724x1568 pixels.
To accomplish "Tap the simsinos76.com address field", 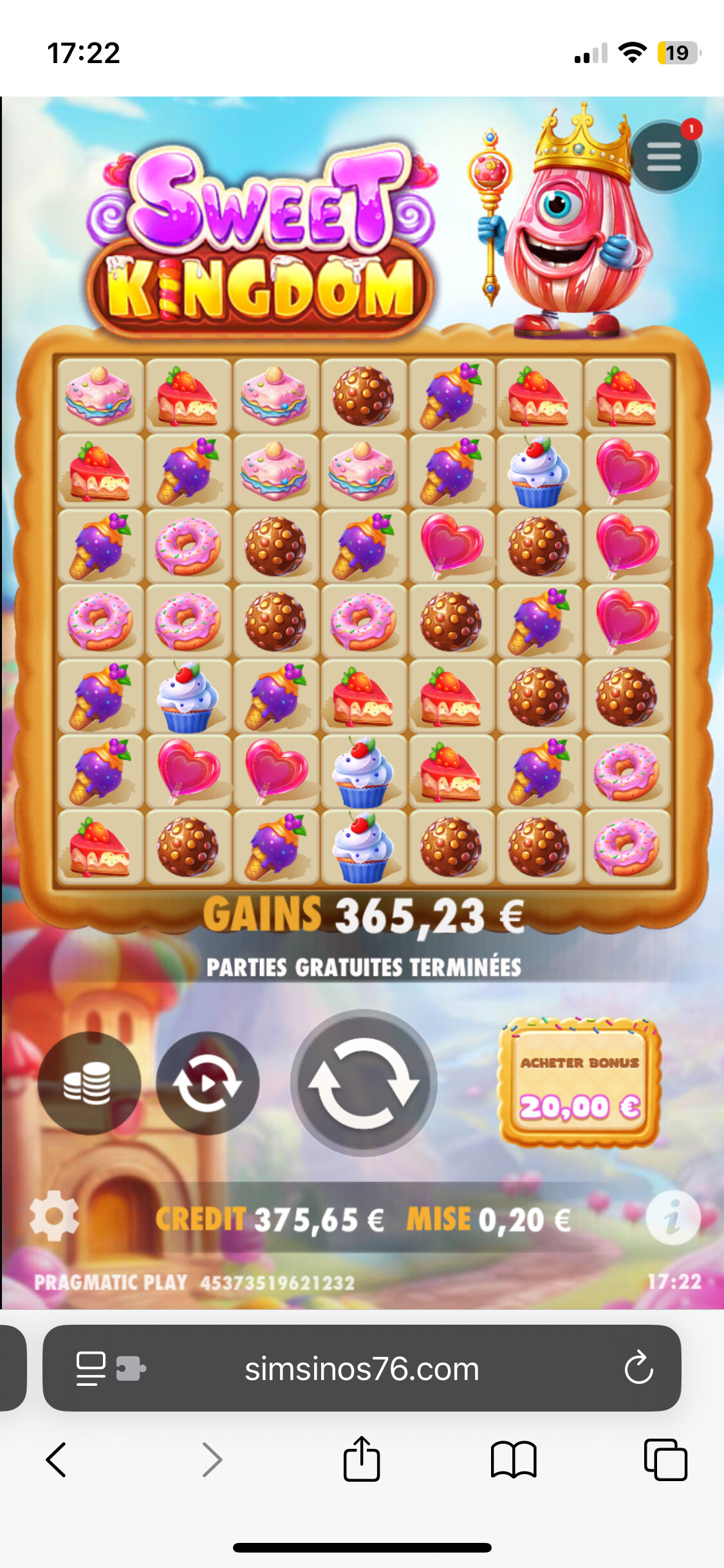I will click(x=362, y=1368).
